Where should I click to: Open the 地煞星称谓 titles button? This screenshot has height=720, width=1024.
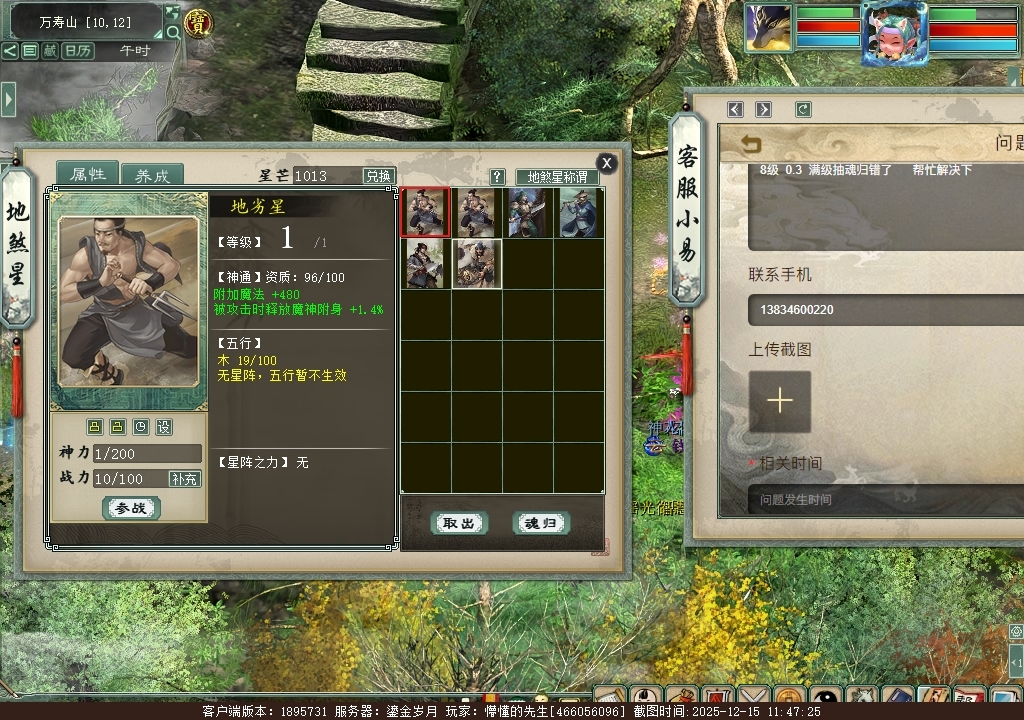[557, 177]
